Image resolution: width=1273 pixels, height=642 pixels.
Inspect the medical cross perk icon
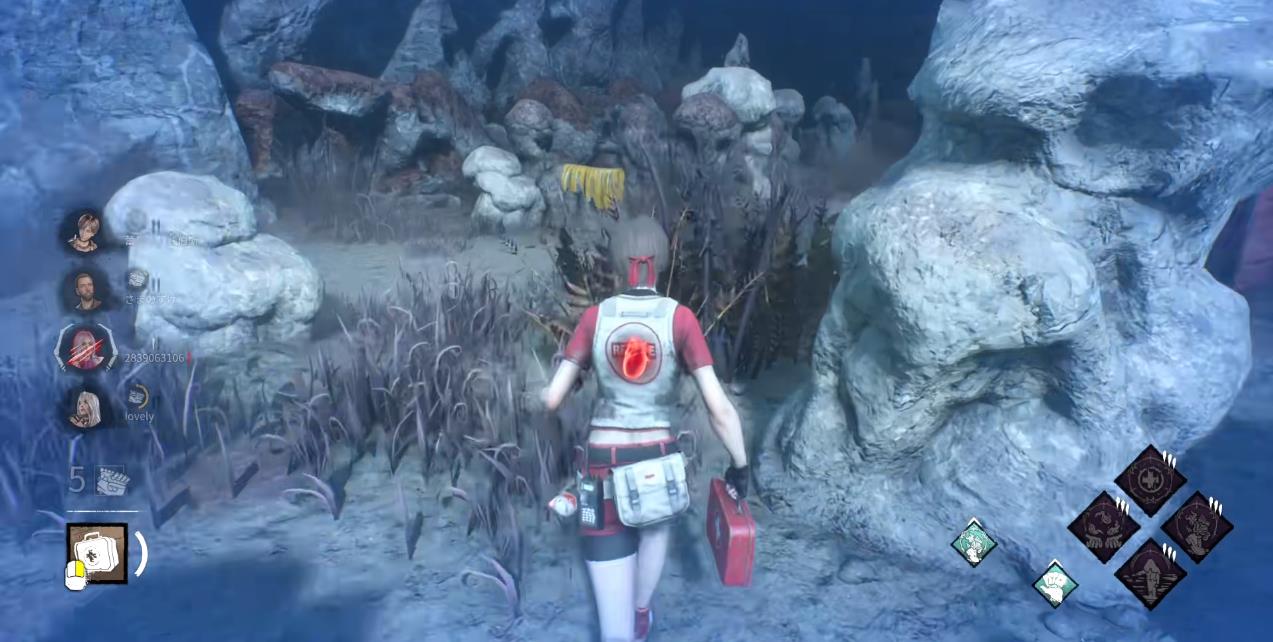(x=1150, y=480)
